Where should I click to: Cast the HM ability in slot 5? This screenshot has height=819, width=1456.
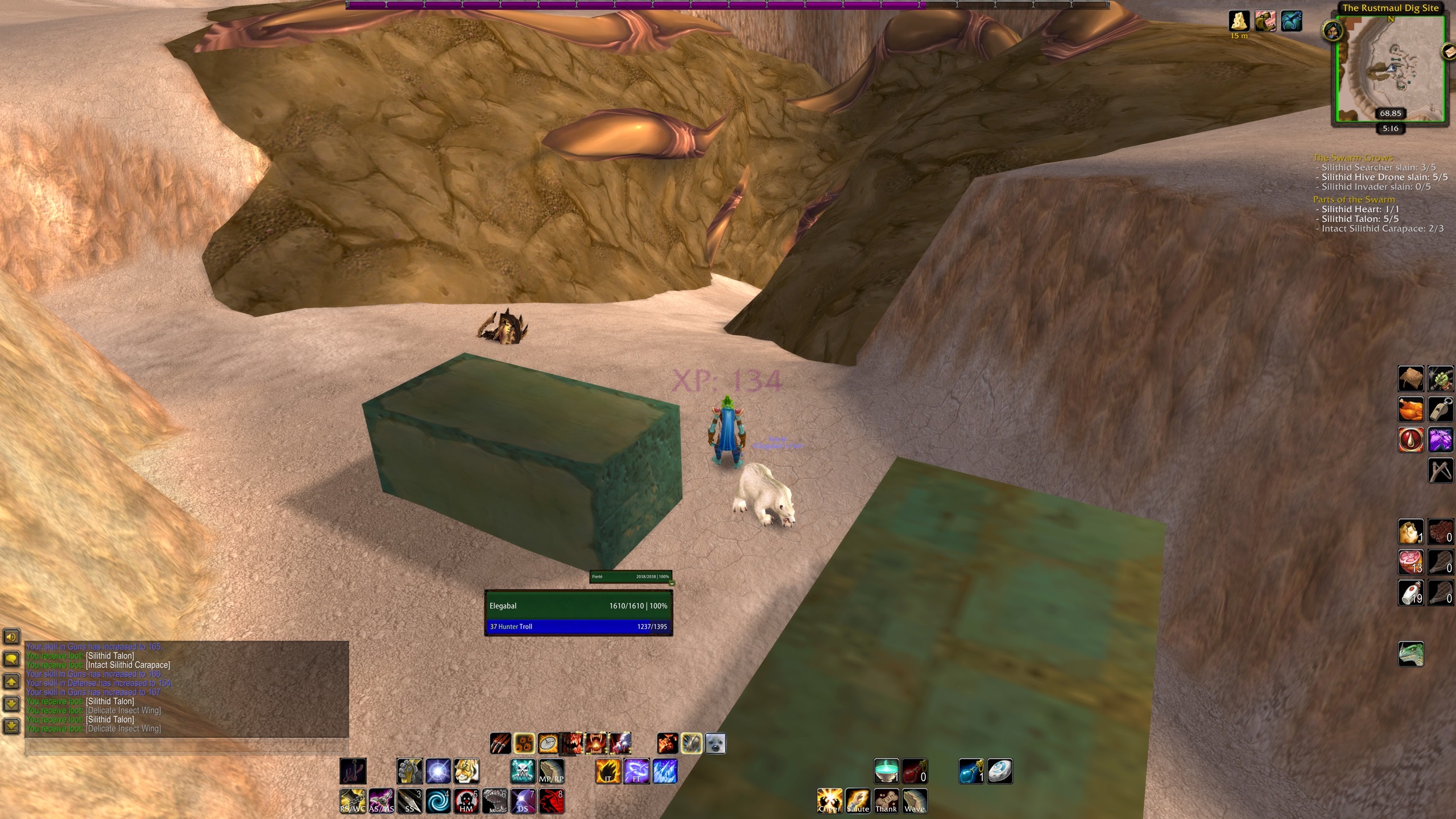point(466,801)
